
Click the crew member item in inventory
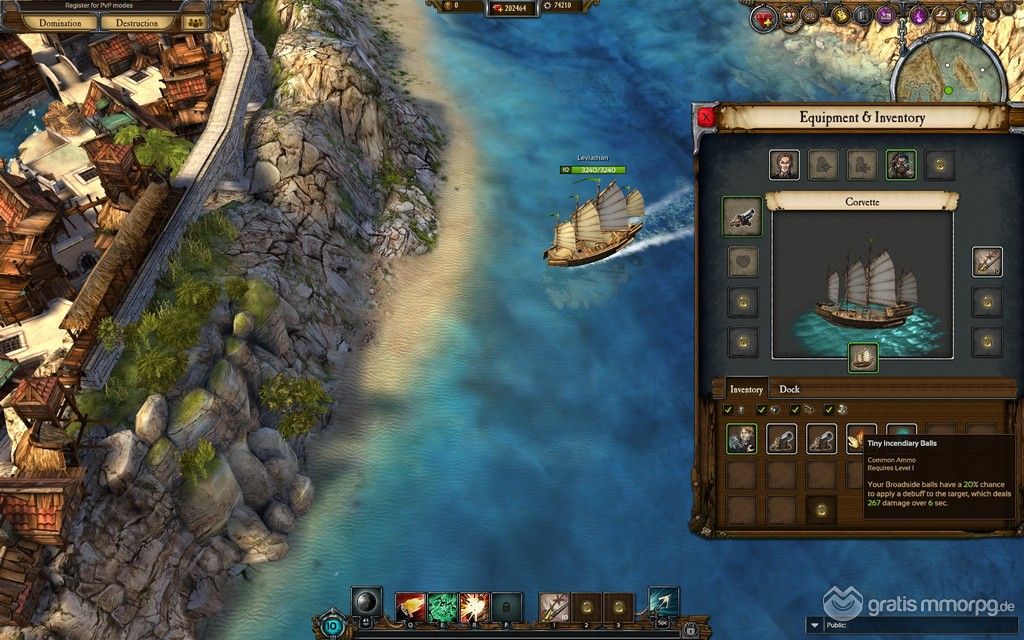(x=741, y=438)
